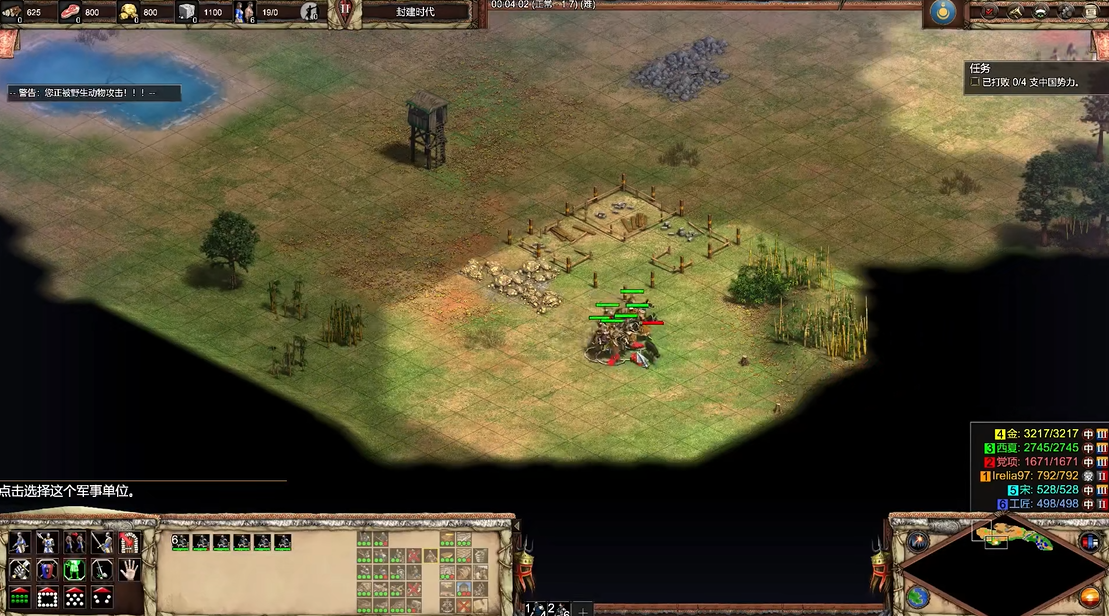Open the chat mask icon
This screenshot has width=1109, height=616.
pyautogui.click(x=1040, y=12)
